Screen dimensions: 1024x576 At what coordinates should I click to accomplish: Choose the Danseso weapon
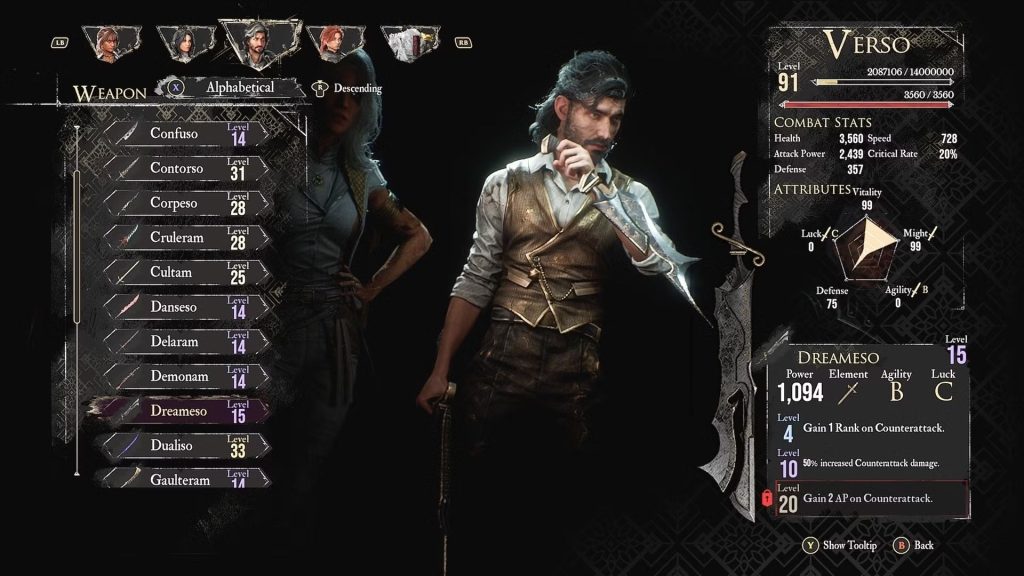pyautogui.click(x=186, y=307)
